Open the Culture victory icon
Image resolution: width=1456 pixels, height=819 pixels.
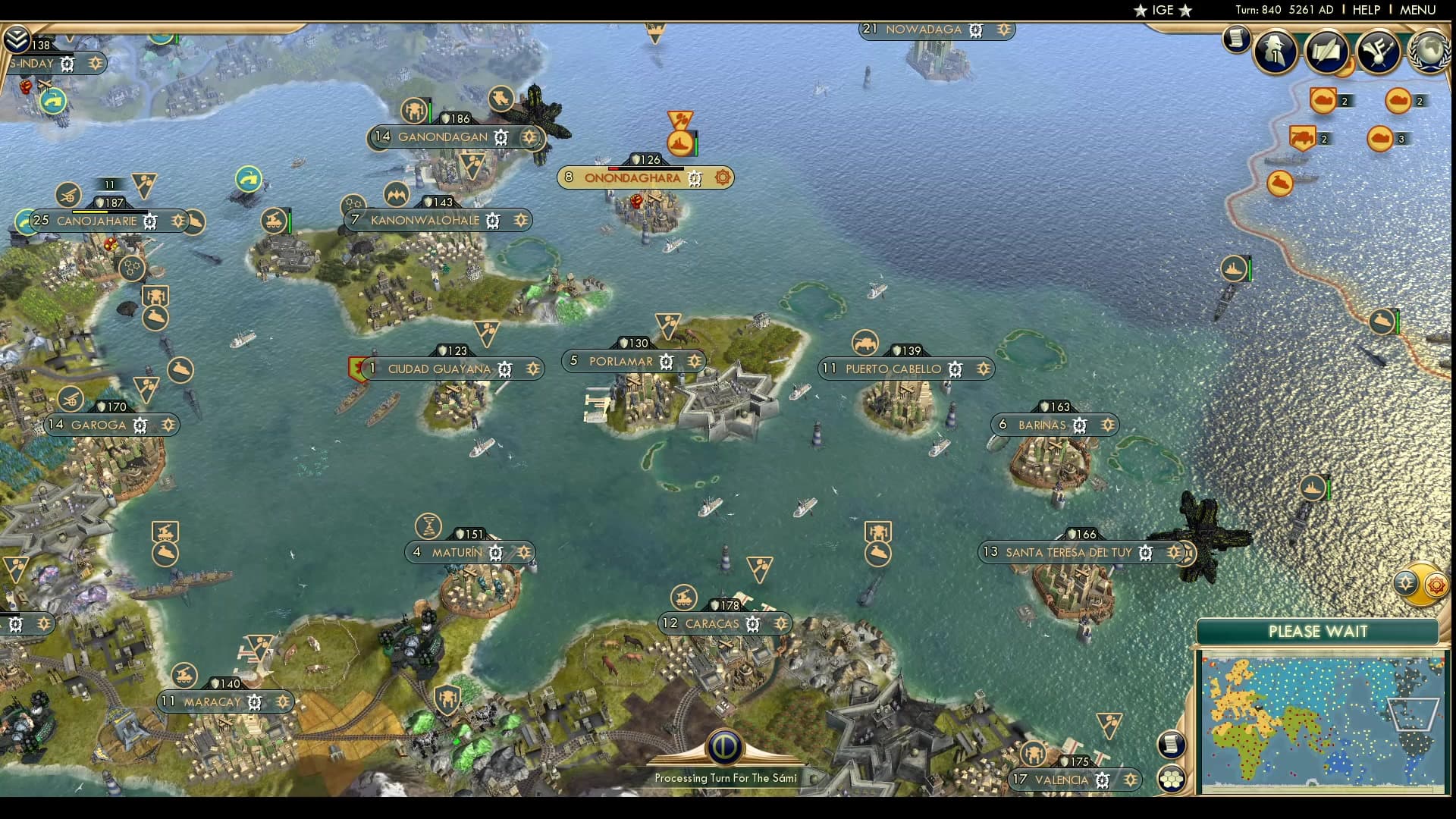(x=1376, y=50)
